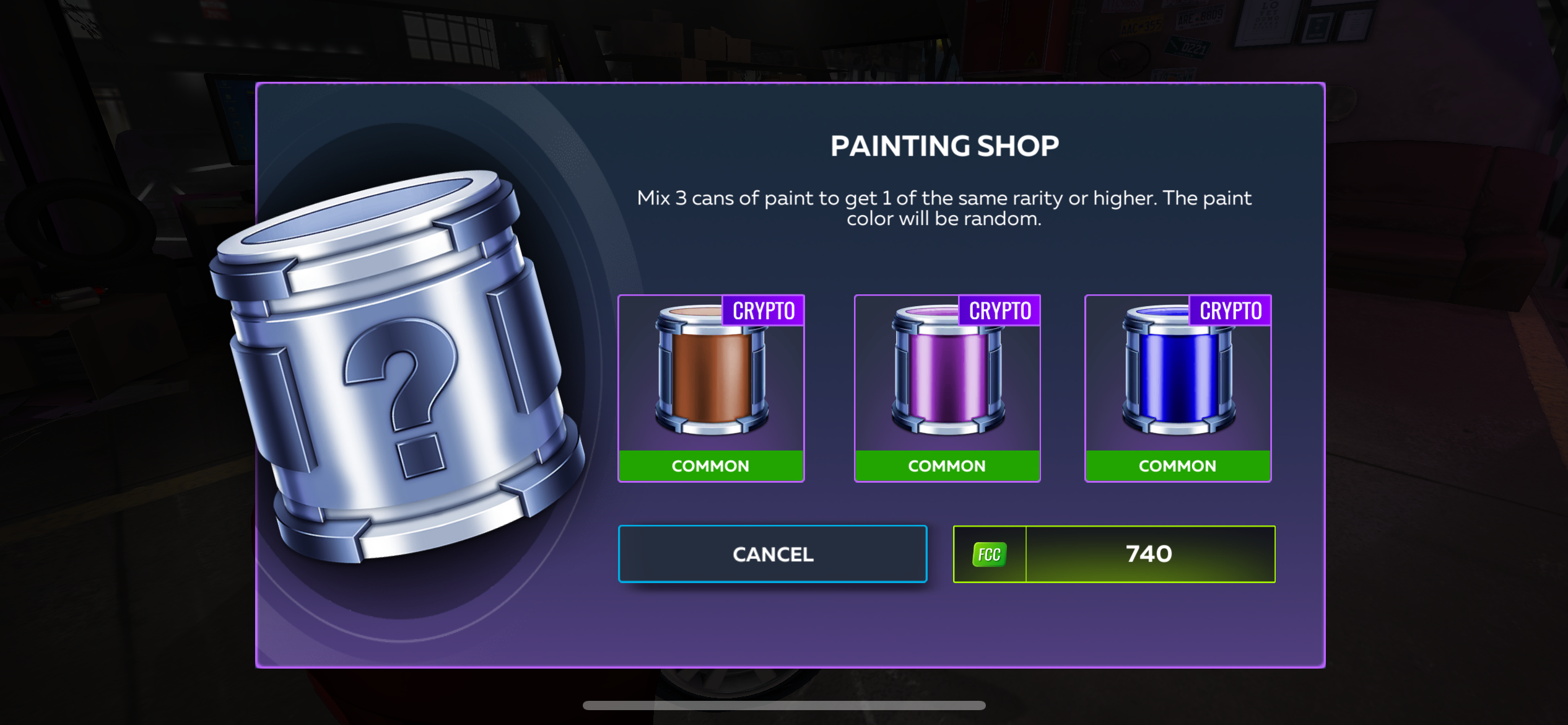
Task: Confirm paint mix for 740 FCC
Action: click(1114, 554)
